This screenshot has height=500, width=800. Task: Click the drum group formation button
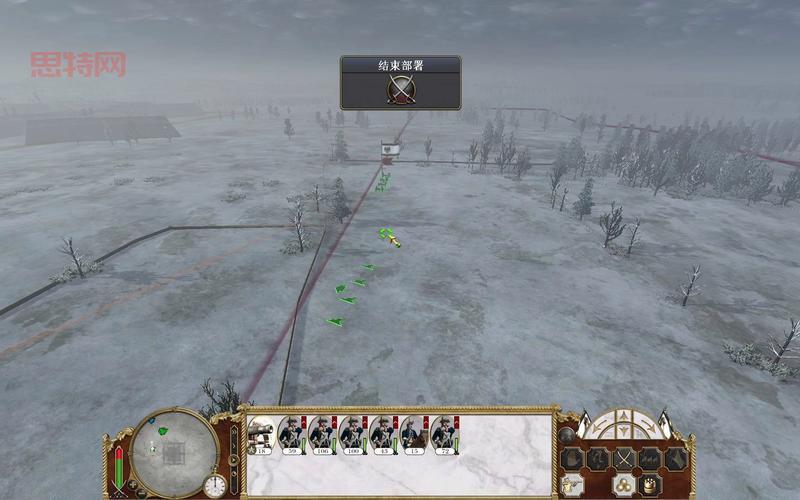[648, 484]
